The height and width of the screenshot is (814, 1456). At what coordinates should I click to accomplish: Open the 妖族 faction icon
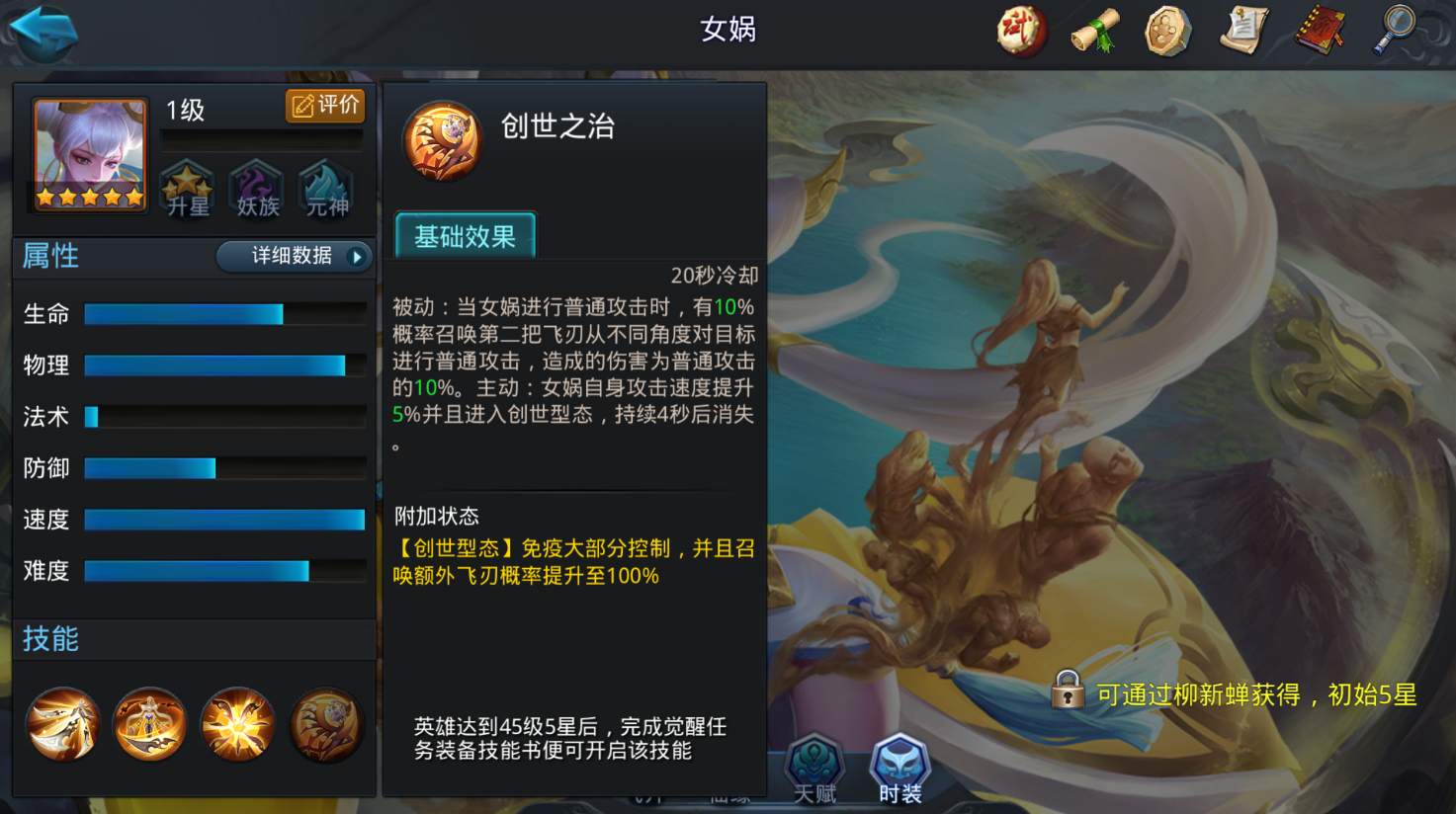pos(255,189)
